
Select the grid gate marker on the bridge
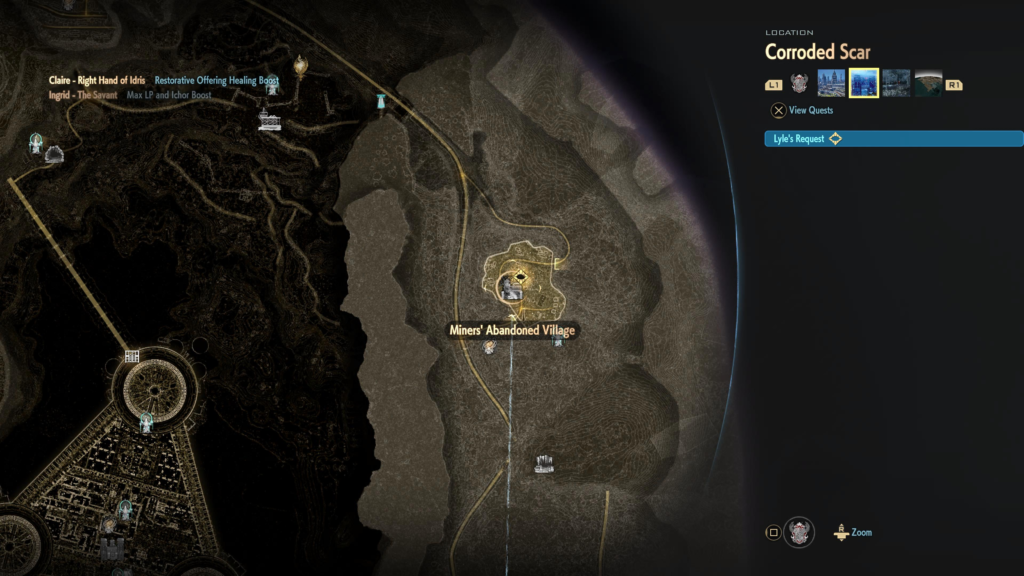click(x=132, y=356)
